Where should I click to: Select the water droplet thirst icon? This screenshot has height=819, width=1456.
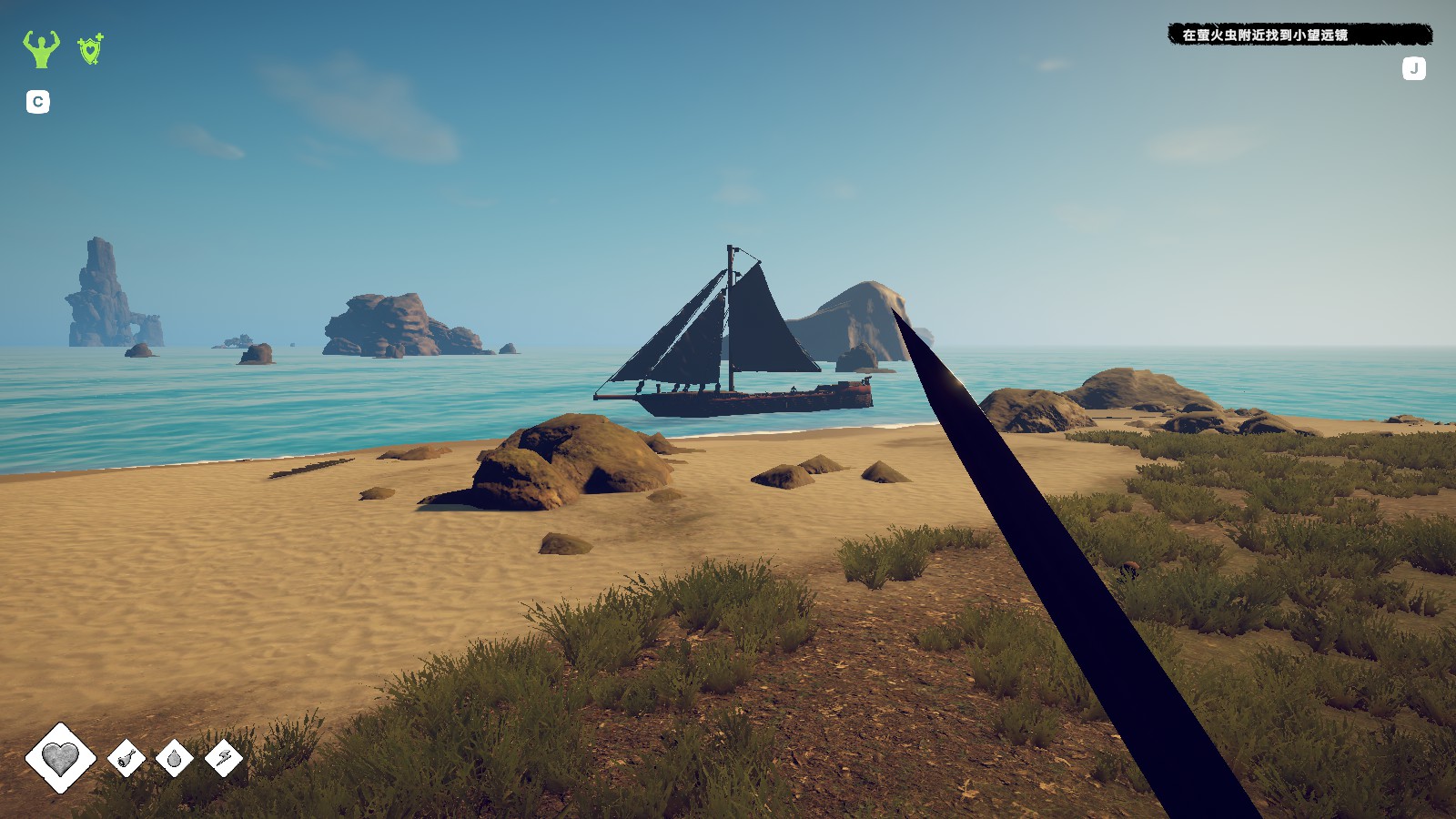175,757
